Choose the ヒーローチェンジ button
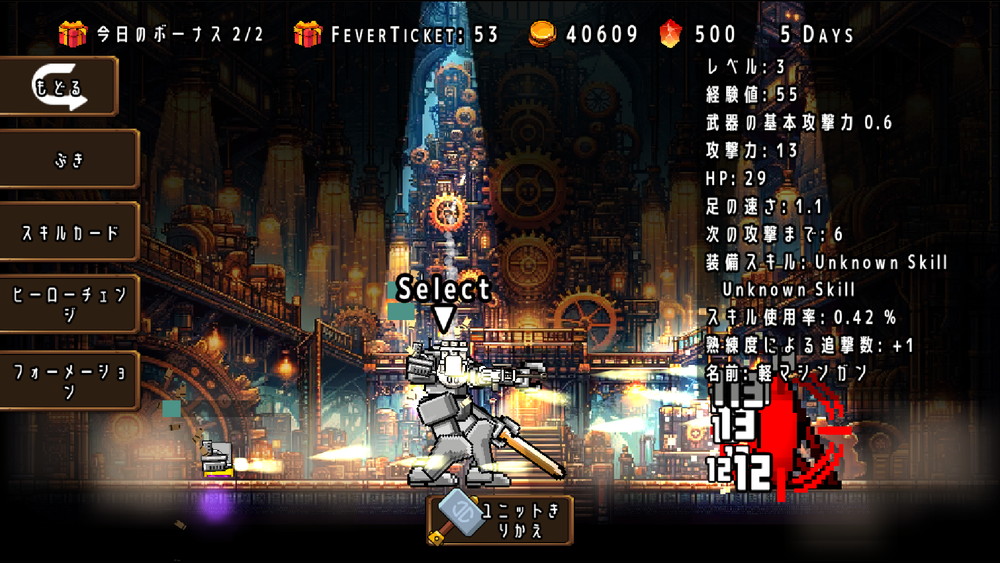Viewport: 1000px width, 563px height. pos(69,304)
